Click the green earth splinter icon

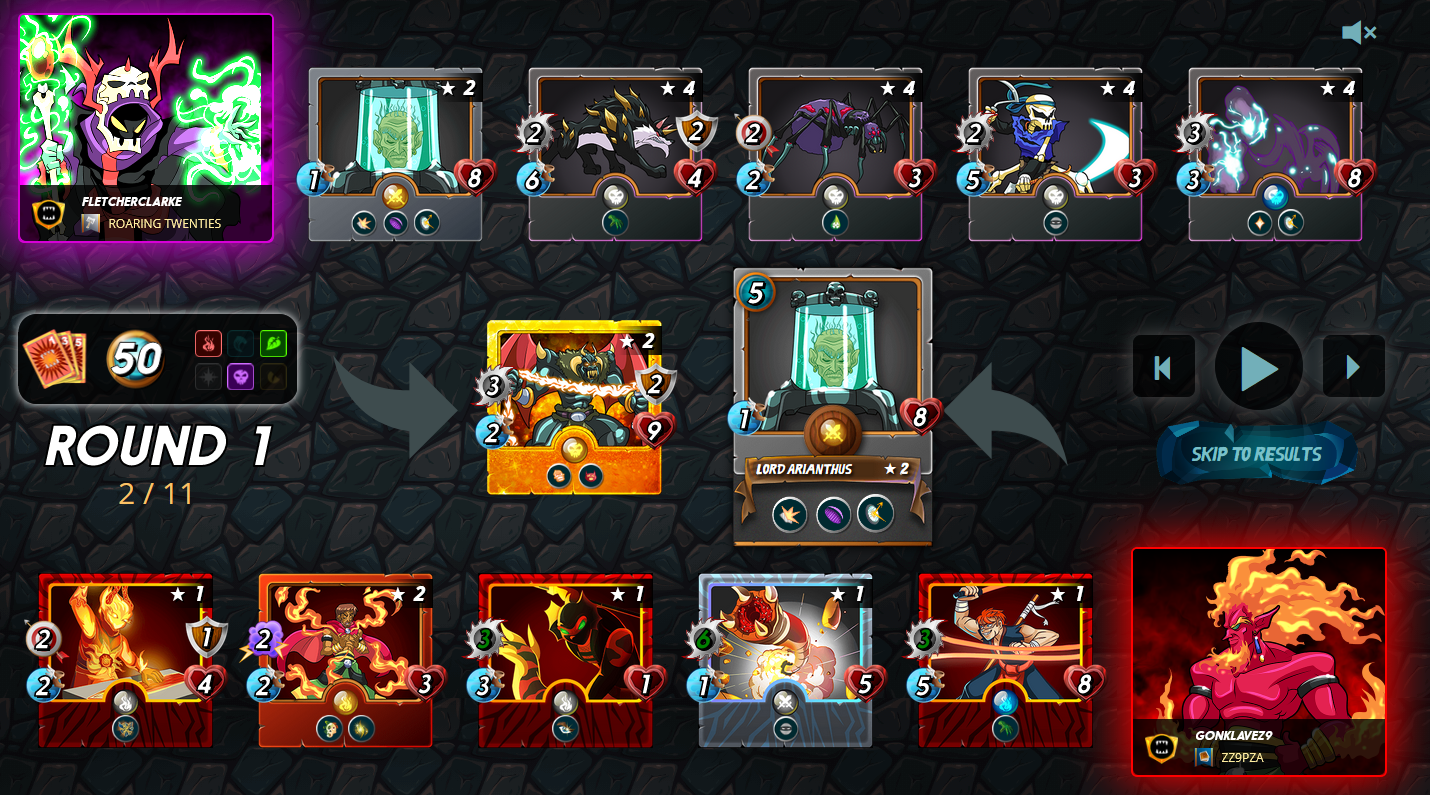click(273, 342)
